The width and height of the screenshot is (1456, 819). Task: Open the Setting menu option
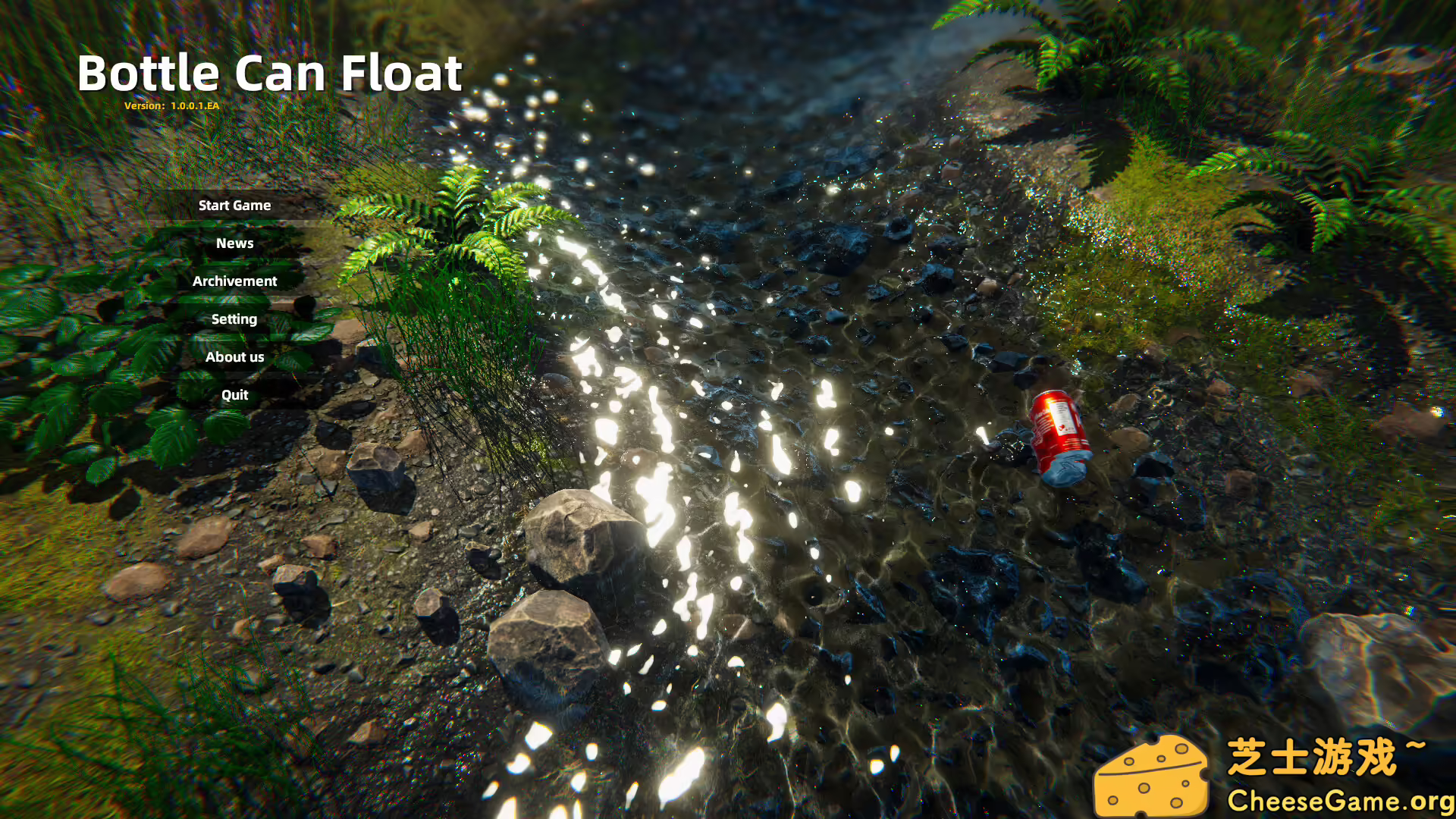[x=234, y=318]
